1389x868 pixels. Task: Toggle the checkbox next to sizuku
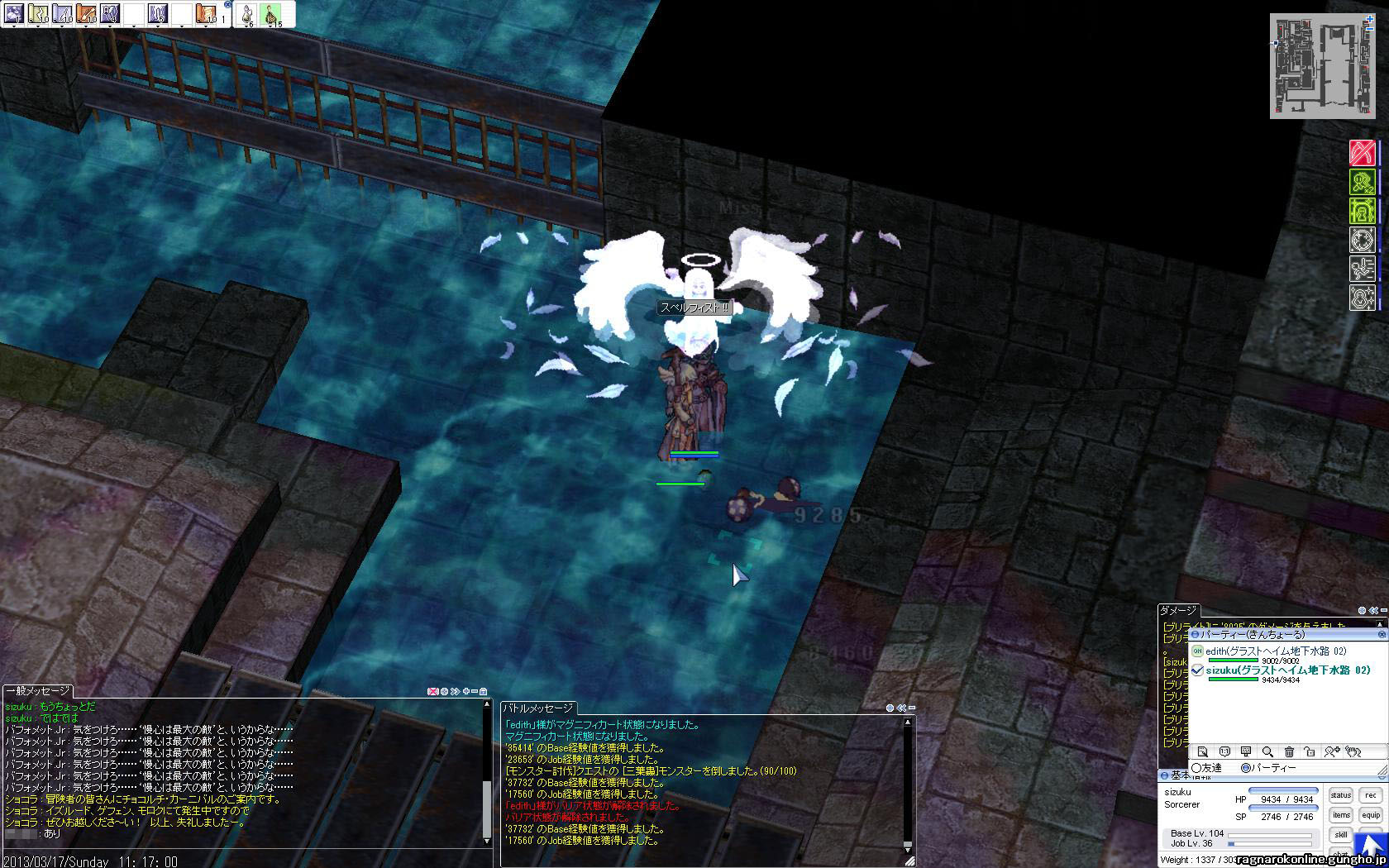(x=1197, y=670)
